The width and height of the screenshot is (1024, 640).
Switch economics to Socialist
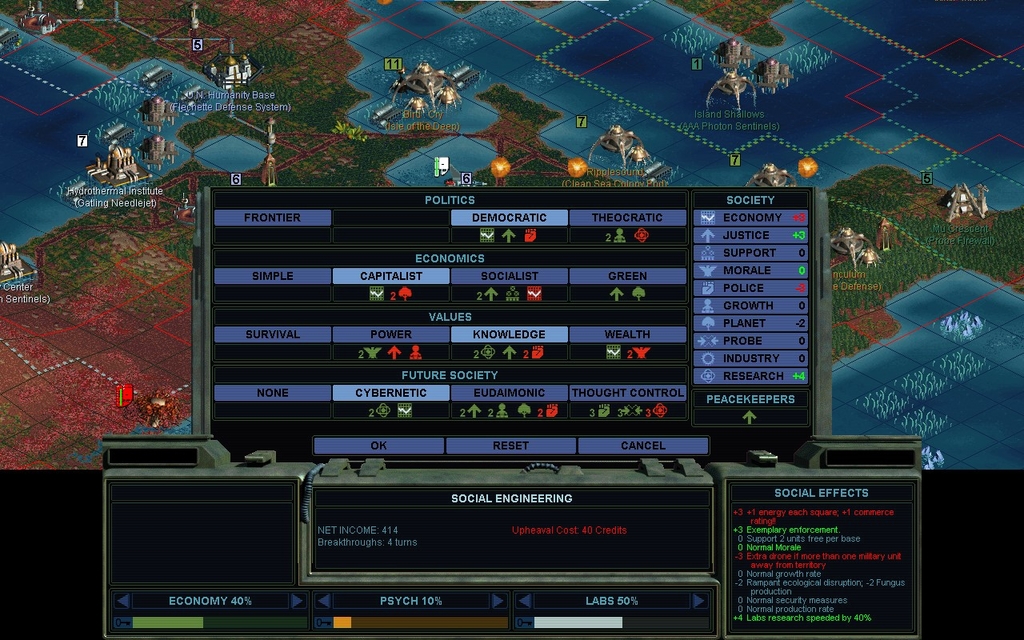(509, 276)
